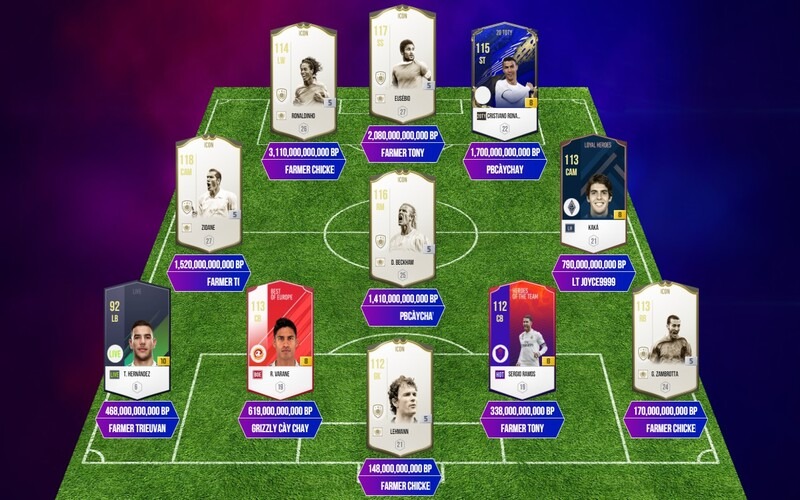This screenshot has width=800, height=500.
Task: Click the 2,080,000,000,000 BP price label
Action: (x=403, y=135)
